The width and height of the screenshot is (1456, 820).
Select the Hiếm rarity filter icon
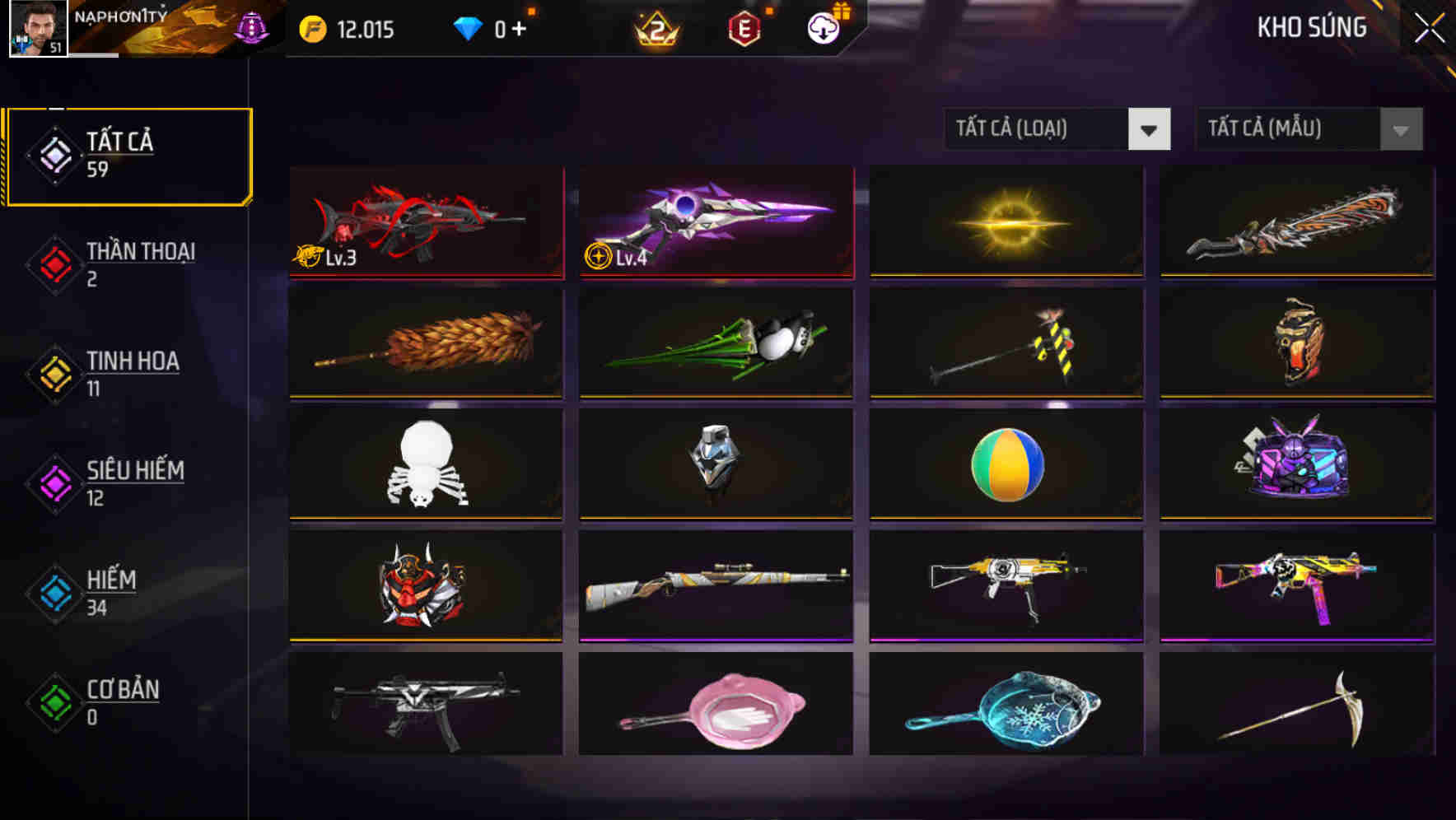click(x=54, y=593)
